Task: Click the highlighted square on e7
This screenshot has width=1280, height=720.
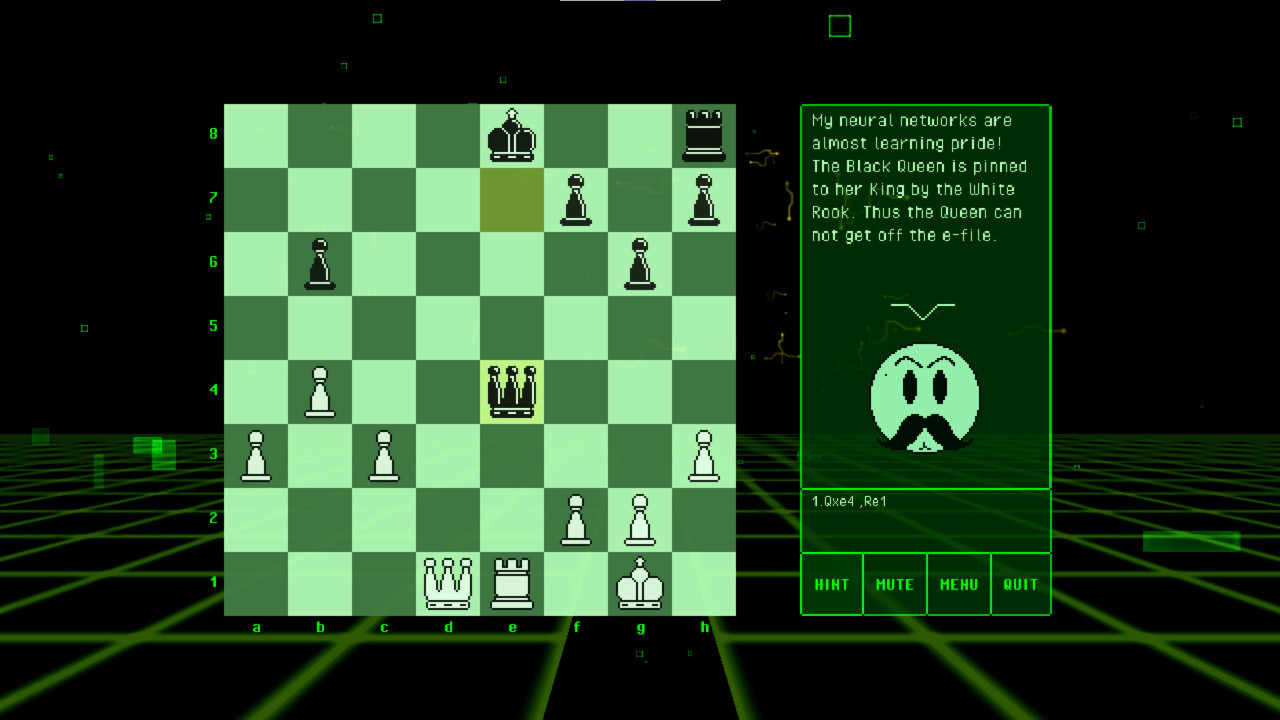Action: pos(513,199)
